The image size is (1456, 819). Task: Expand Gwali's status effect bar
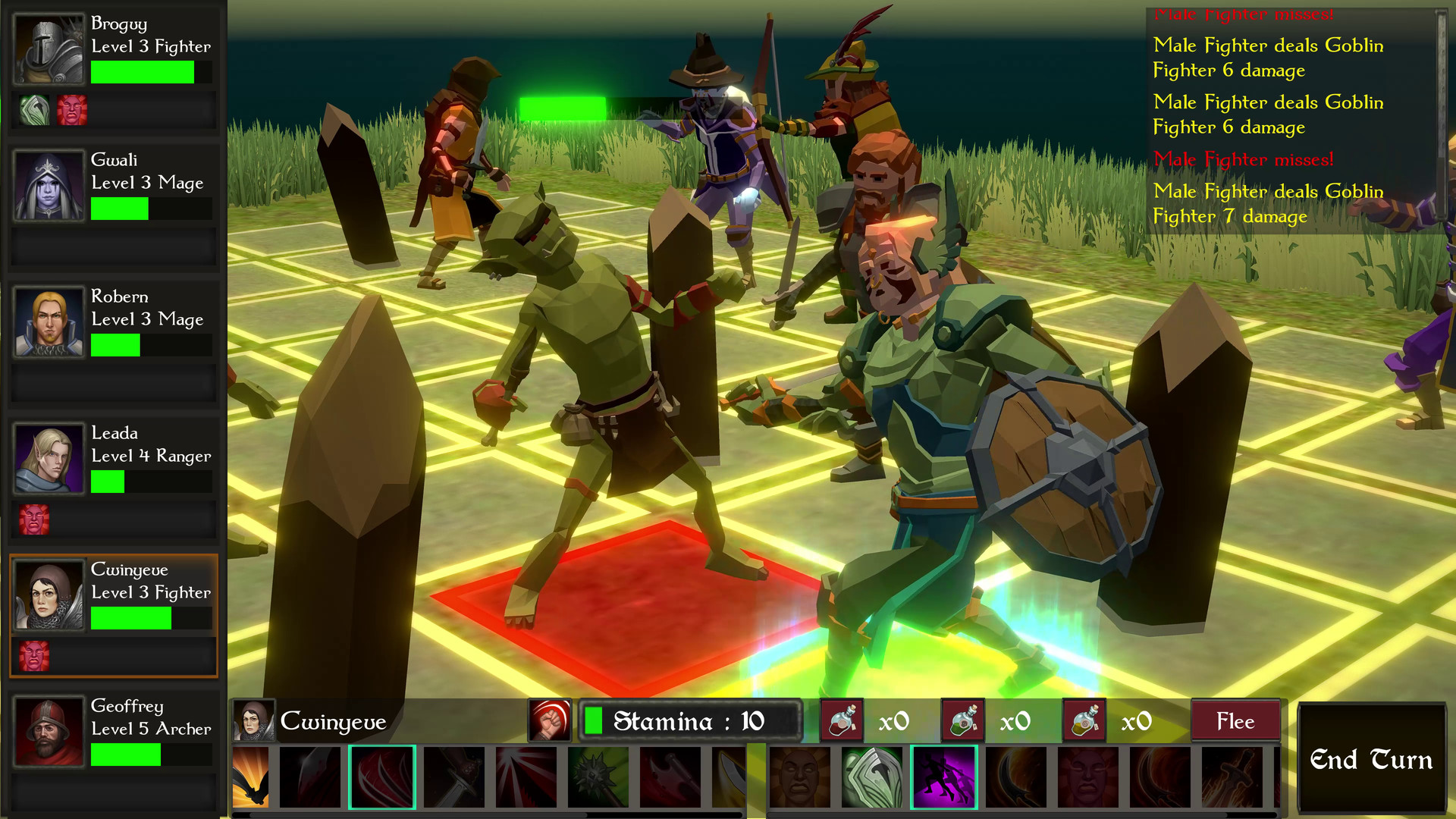point(114,247)
